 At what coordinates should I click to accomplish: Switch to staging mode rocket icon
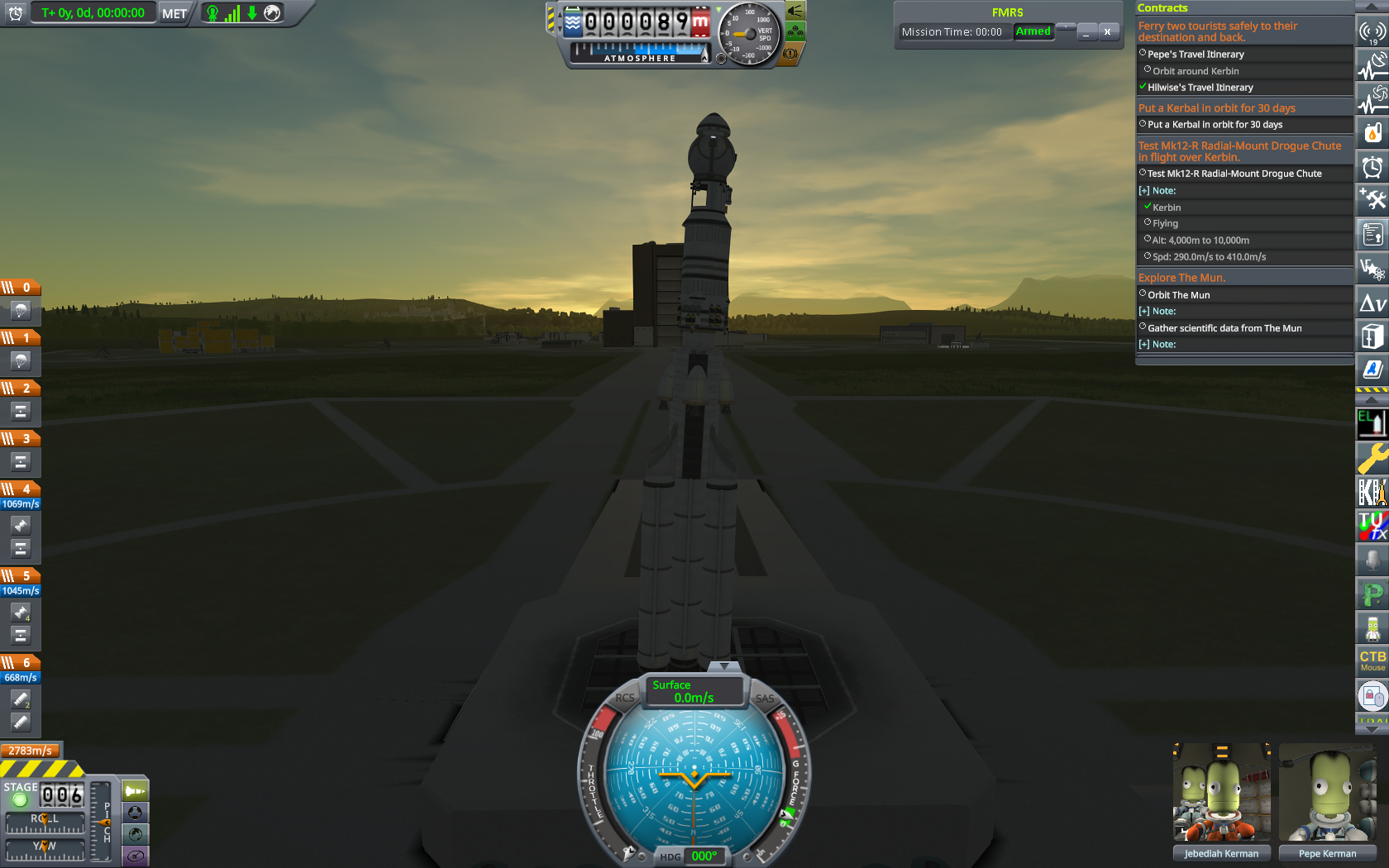(135, 791)
